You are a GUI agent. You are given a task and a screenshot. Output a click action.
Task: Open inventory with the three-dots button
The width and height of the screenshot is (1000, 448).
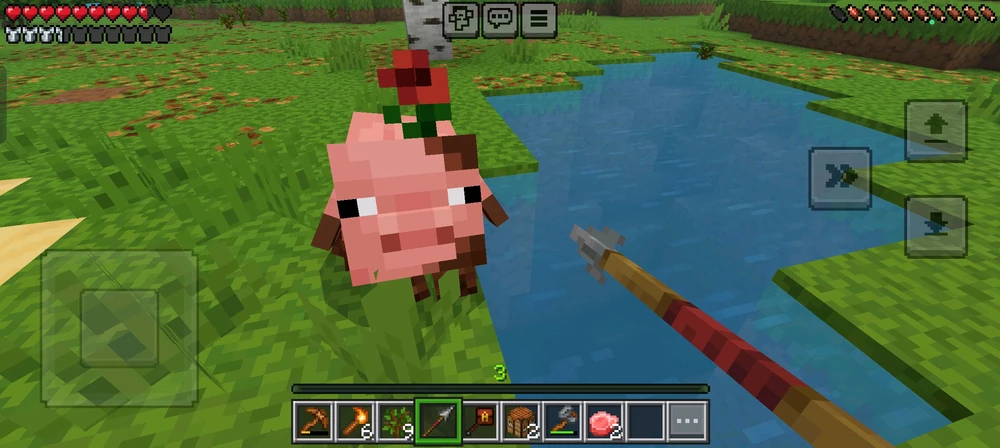pos(687,421)
